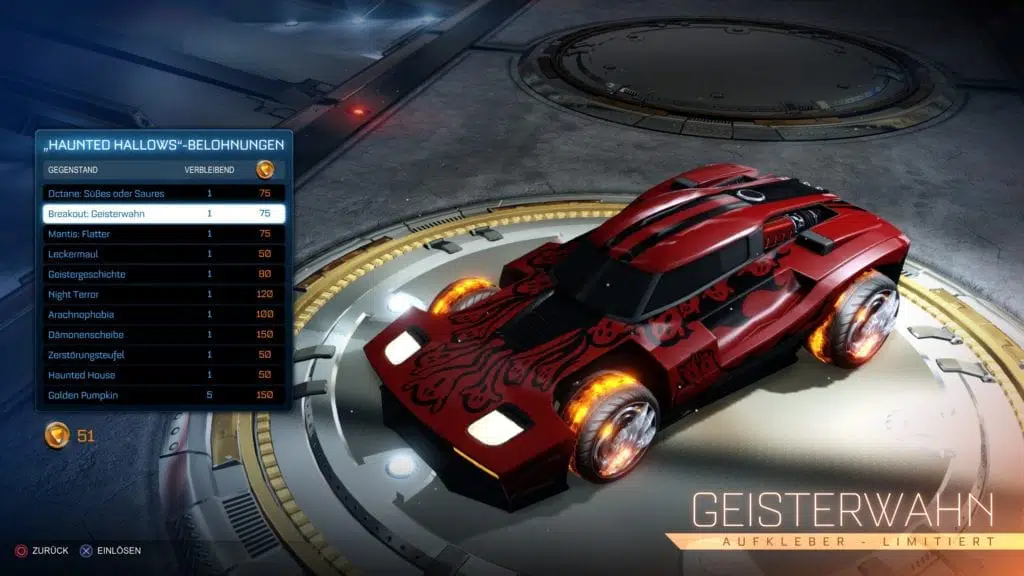Pick the Dämonenscheibe reward
This screenshot has height=576, width=1024.
[x=164, y=334]
